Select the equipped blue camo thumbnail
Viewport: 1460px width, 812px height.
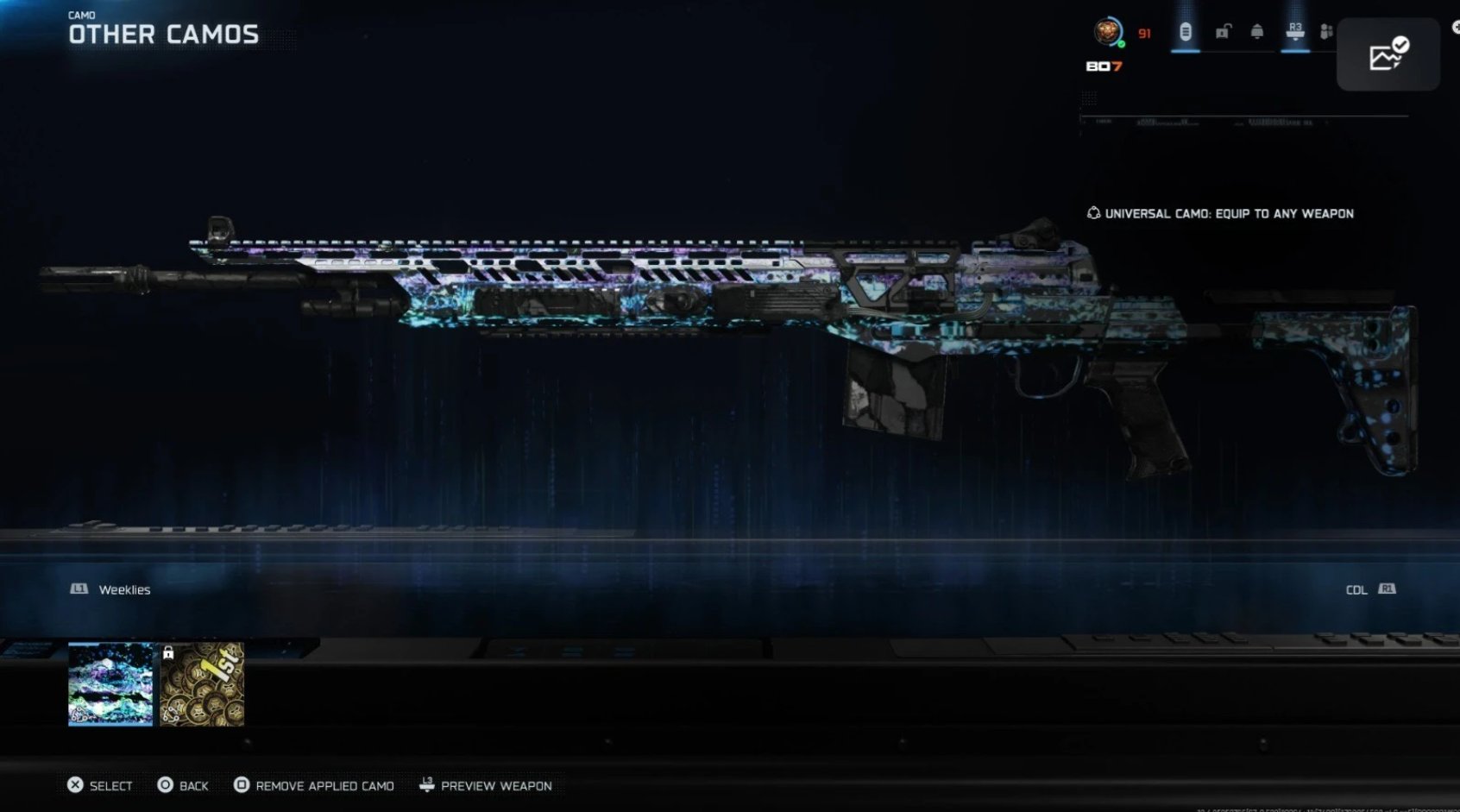(x=110, y=684)
